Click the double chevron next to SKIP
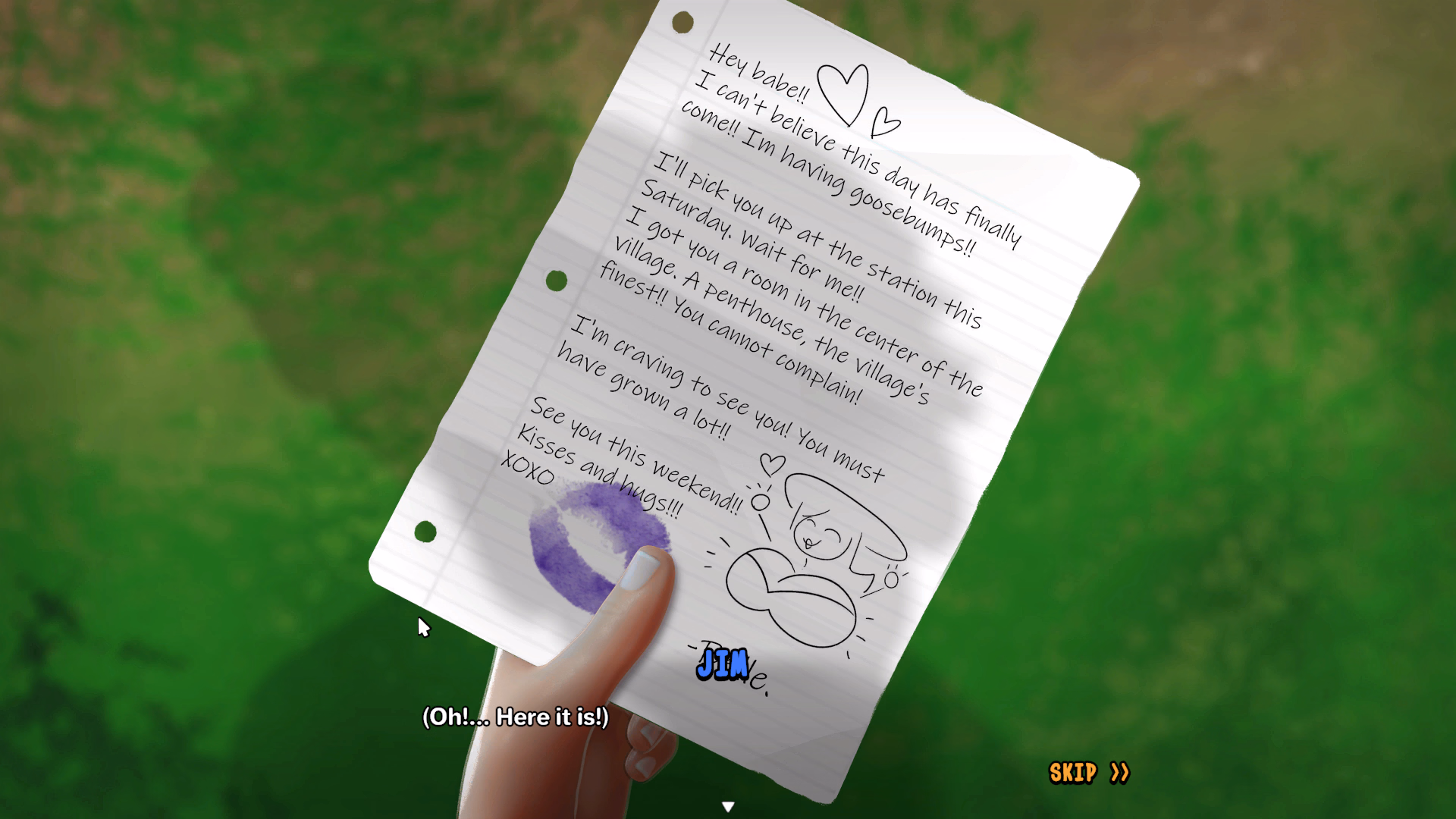The image size is (1456, 819). pos(1119,770)
